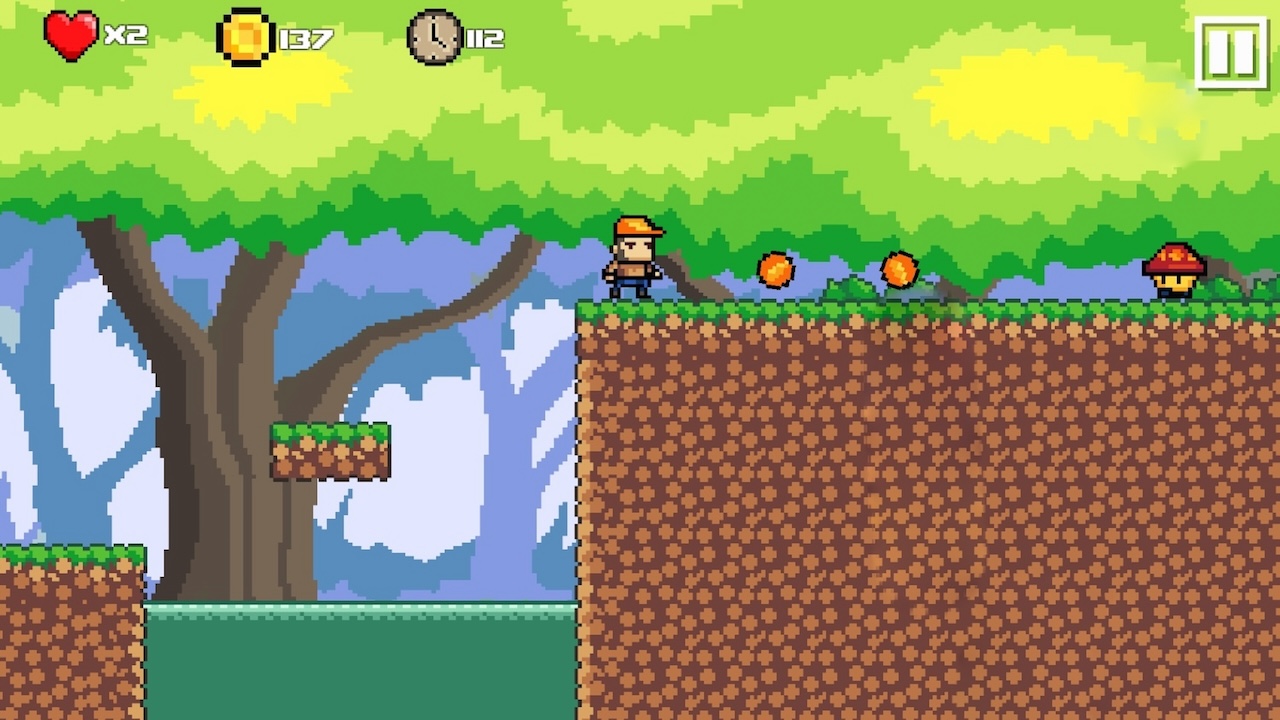This screenshot has width=1280, height=720.
Task: Tap the player character wearing the orange cap
Action: (x=635, y=258)
